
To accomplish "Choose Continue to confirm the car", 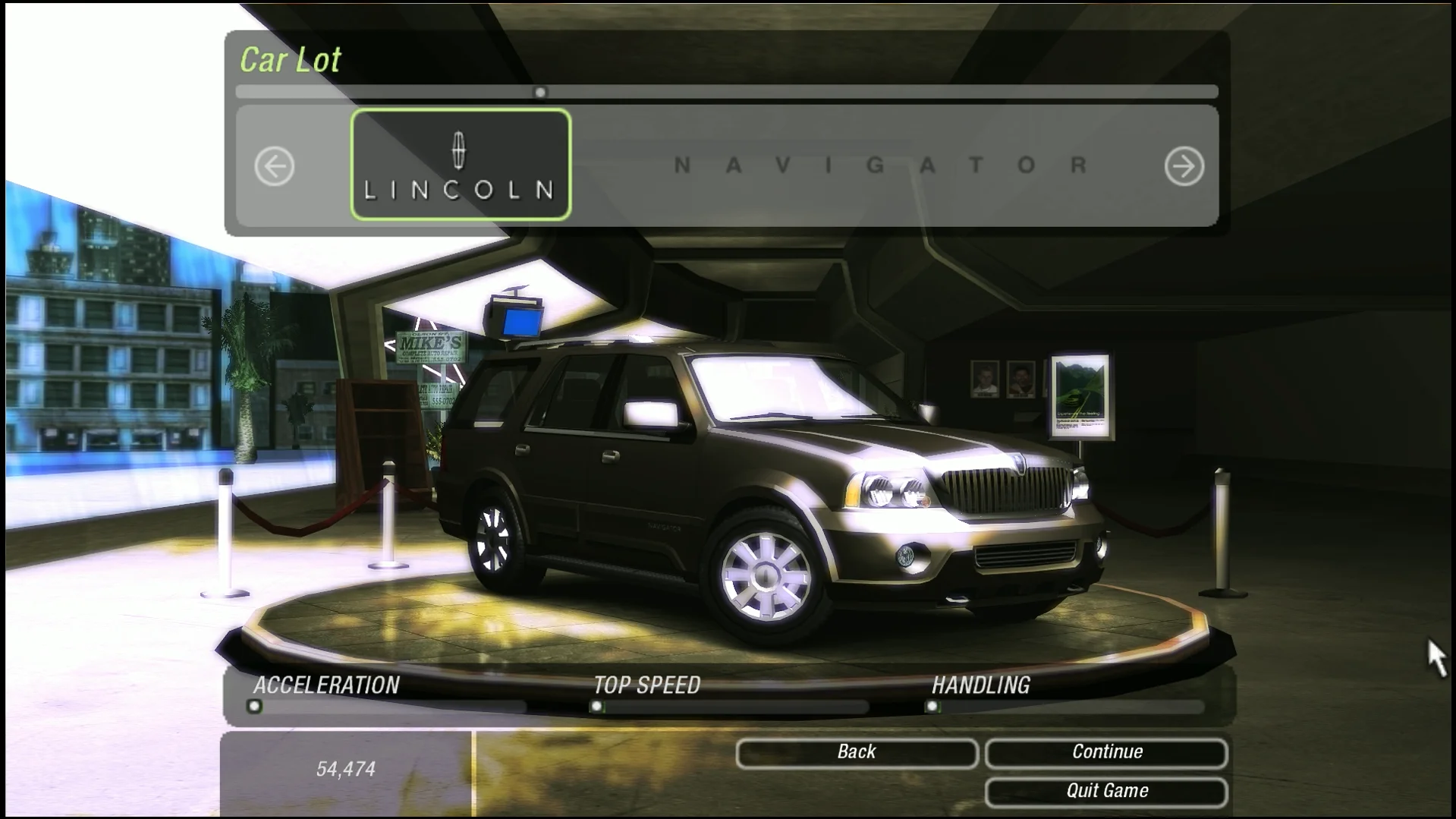I will (1106, 752).
